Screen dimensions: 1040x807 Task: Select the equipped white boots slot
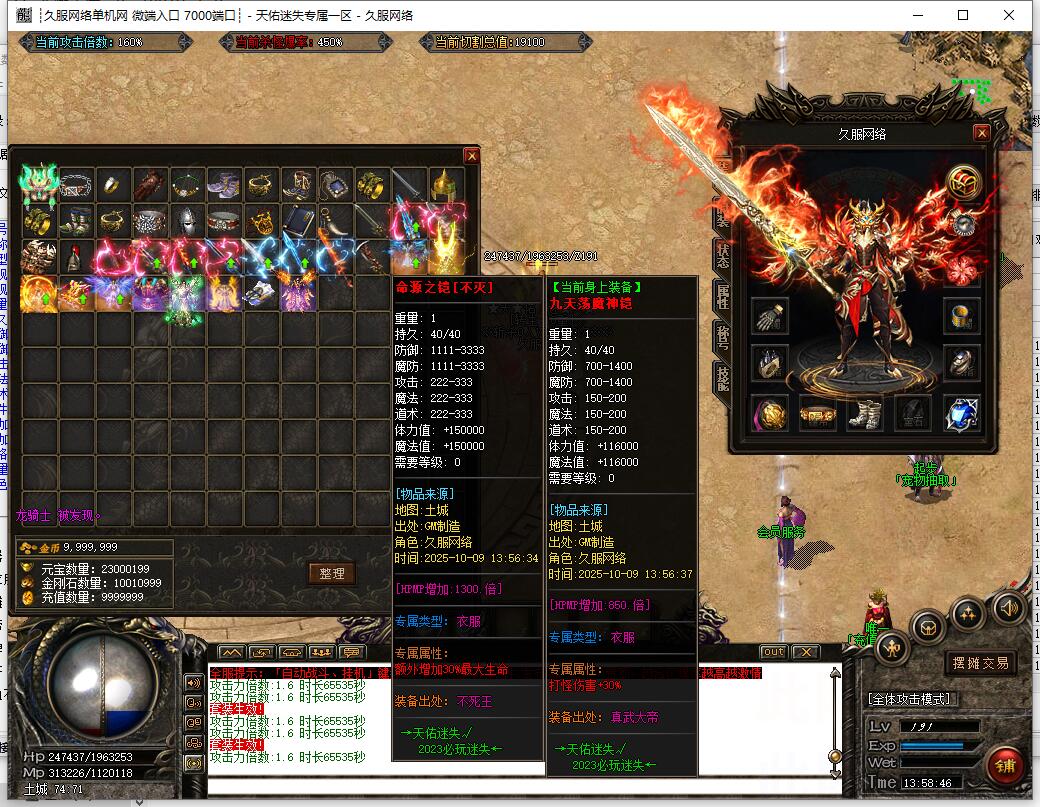[x=865, y=412]
